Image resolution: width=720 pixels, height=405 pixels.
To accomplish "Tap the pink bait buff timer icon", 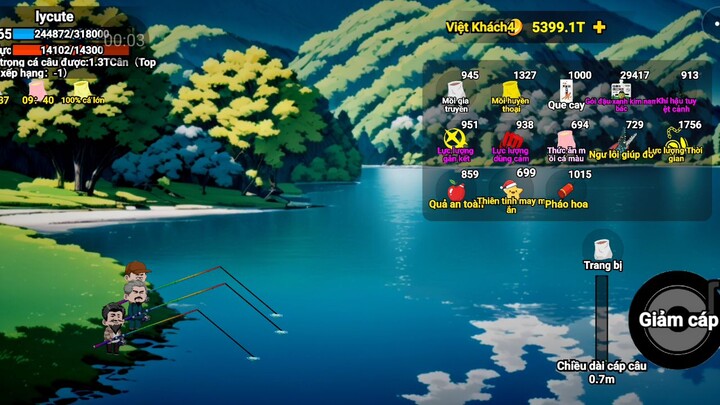I will pyautogui.click(x=37, y=90).
